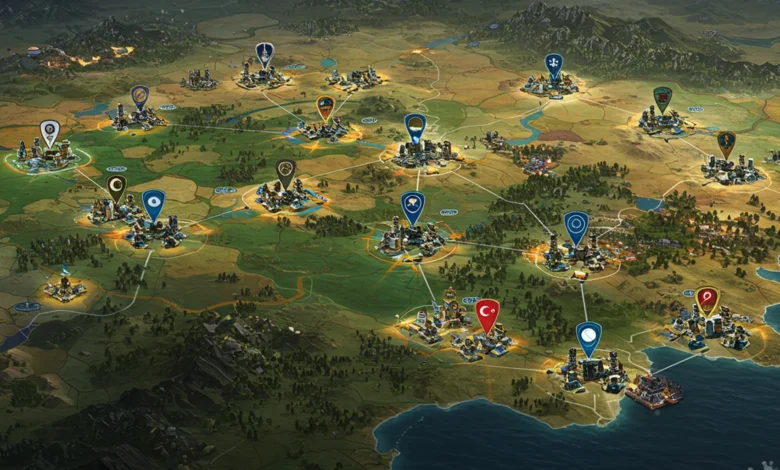Select the blue fleur-de-lis map marker
The height and width of the screenshot is (470, 780).
(x=553, y=65)
